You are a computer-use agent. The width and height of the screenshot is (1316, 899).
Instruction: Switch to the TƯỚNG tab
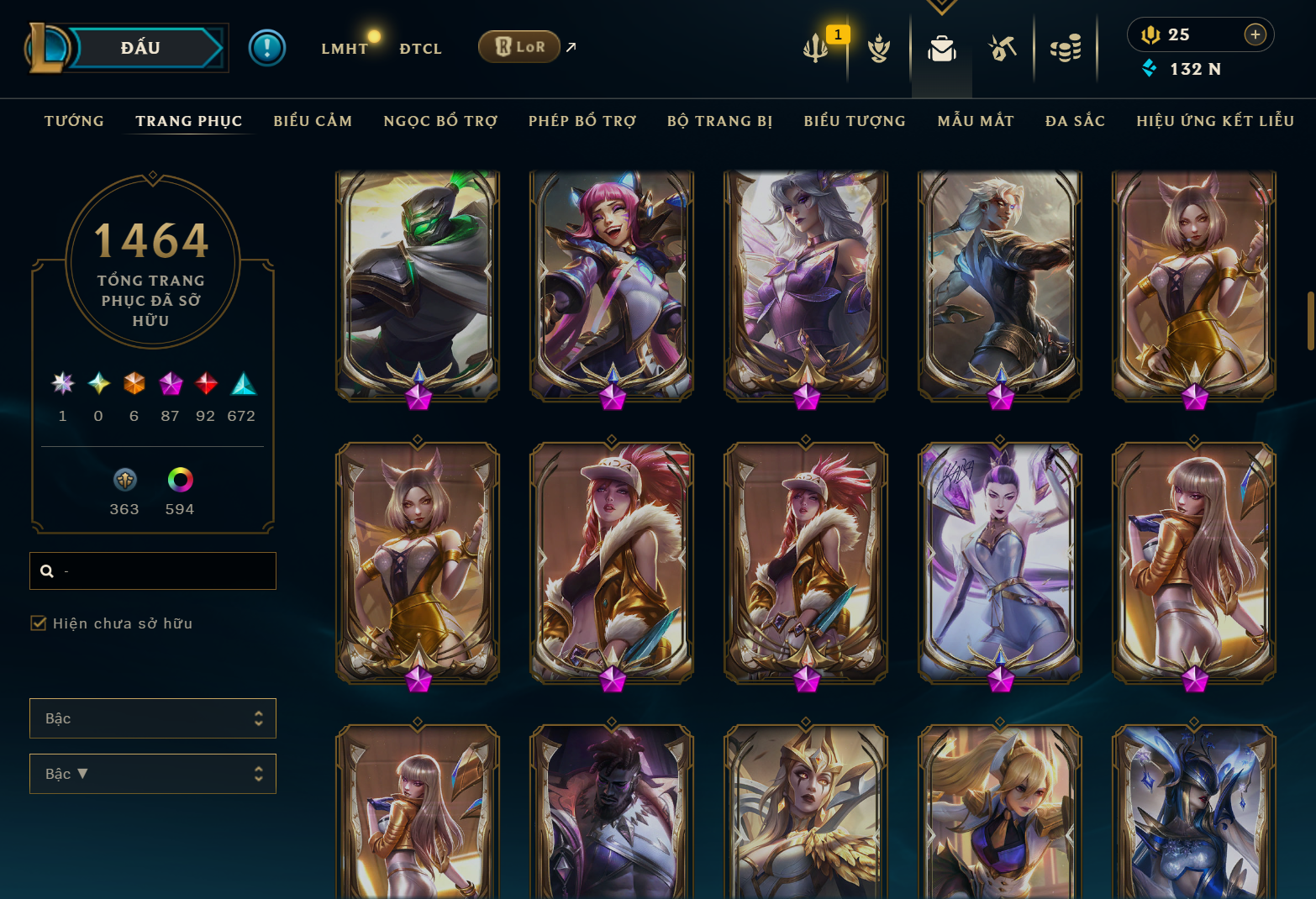74,120
